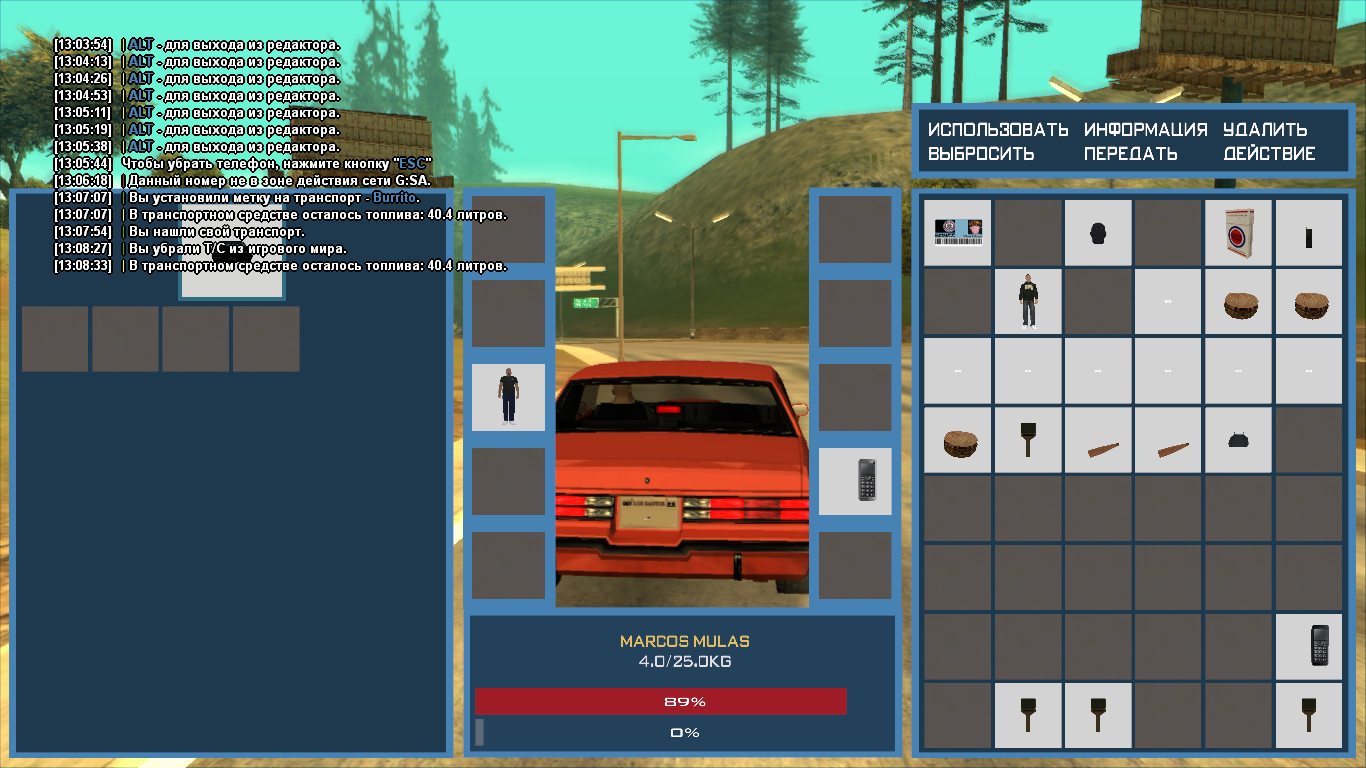Image resolution: width=1366 pixels, height=768 pixels.
Task: Choose the УДАЛИТЬ option
Action: [x=1265, y=130]
